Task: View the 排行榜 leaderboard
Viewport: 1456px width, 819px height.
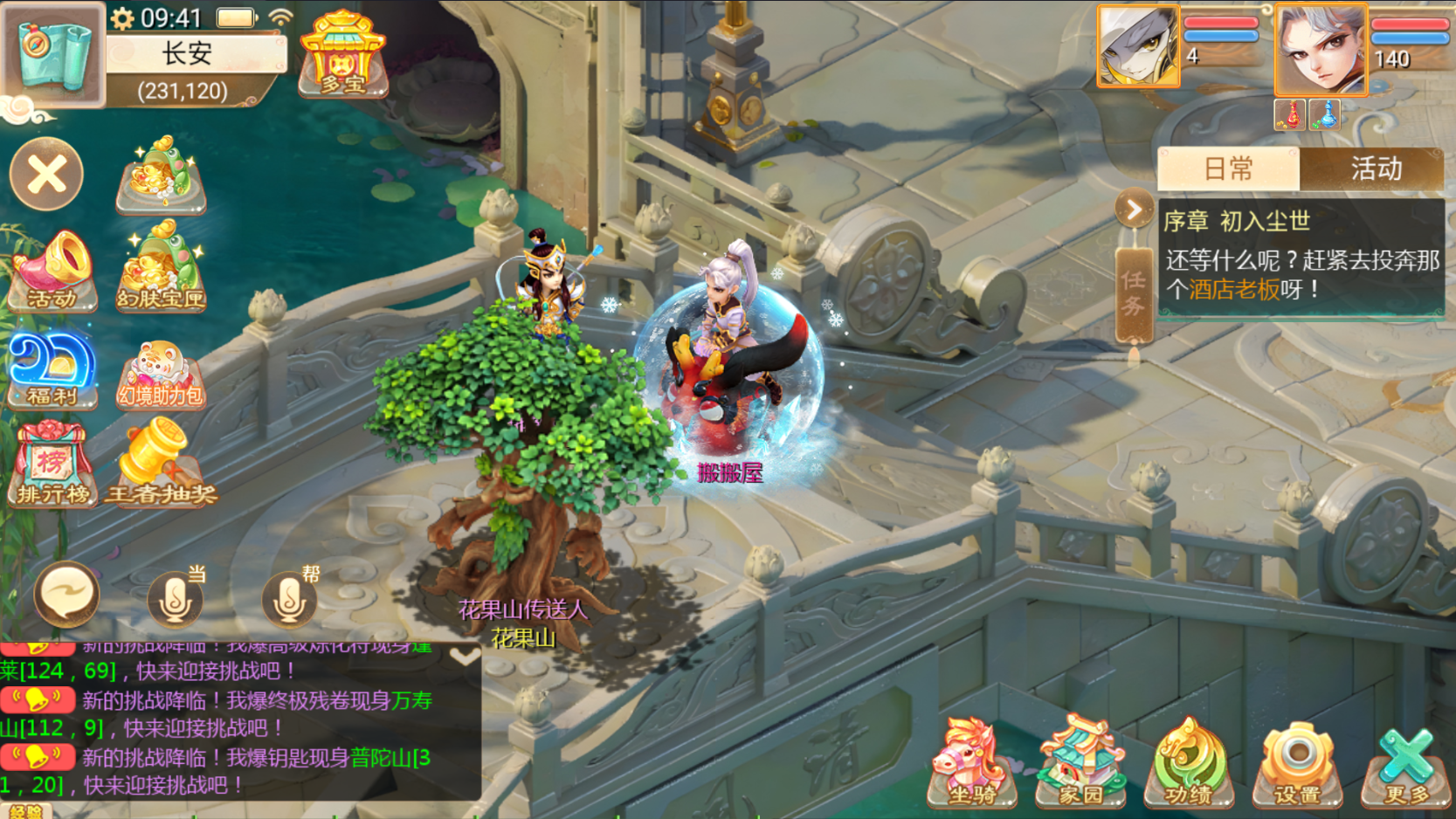Action: tap(52, 465)
